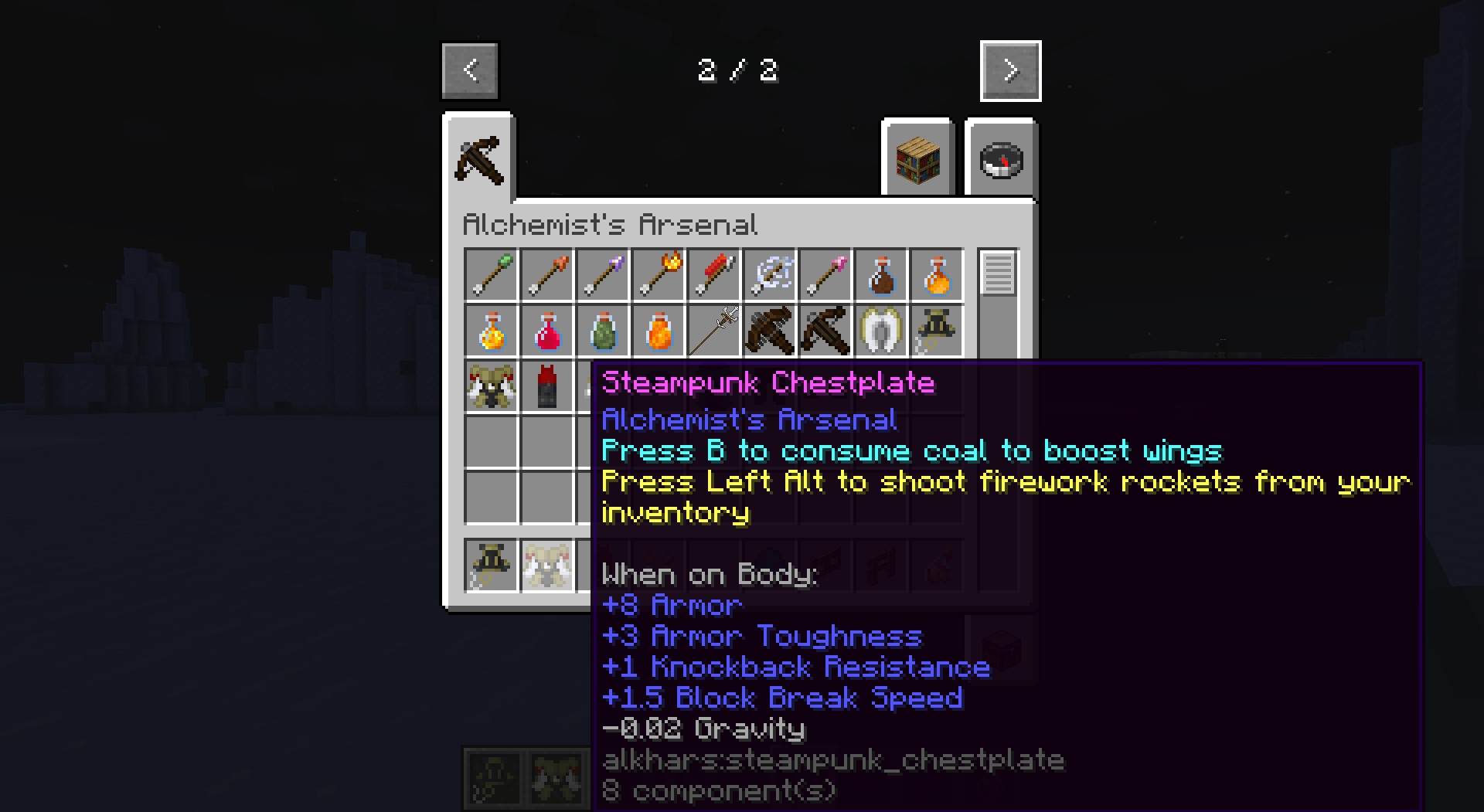Pick the flame-tipped torch arrow

click(x=658, y=275)
